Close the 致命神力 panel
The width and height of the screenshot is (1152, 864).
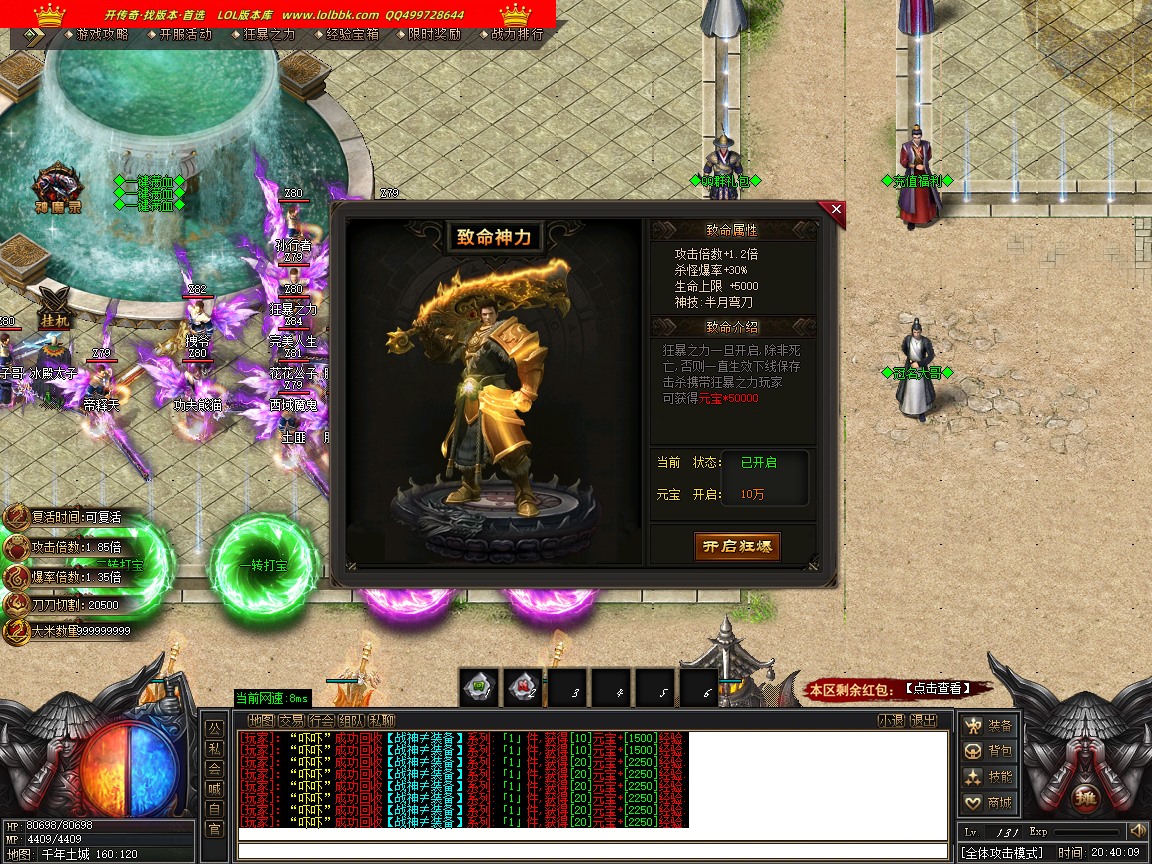pos(836,209)
